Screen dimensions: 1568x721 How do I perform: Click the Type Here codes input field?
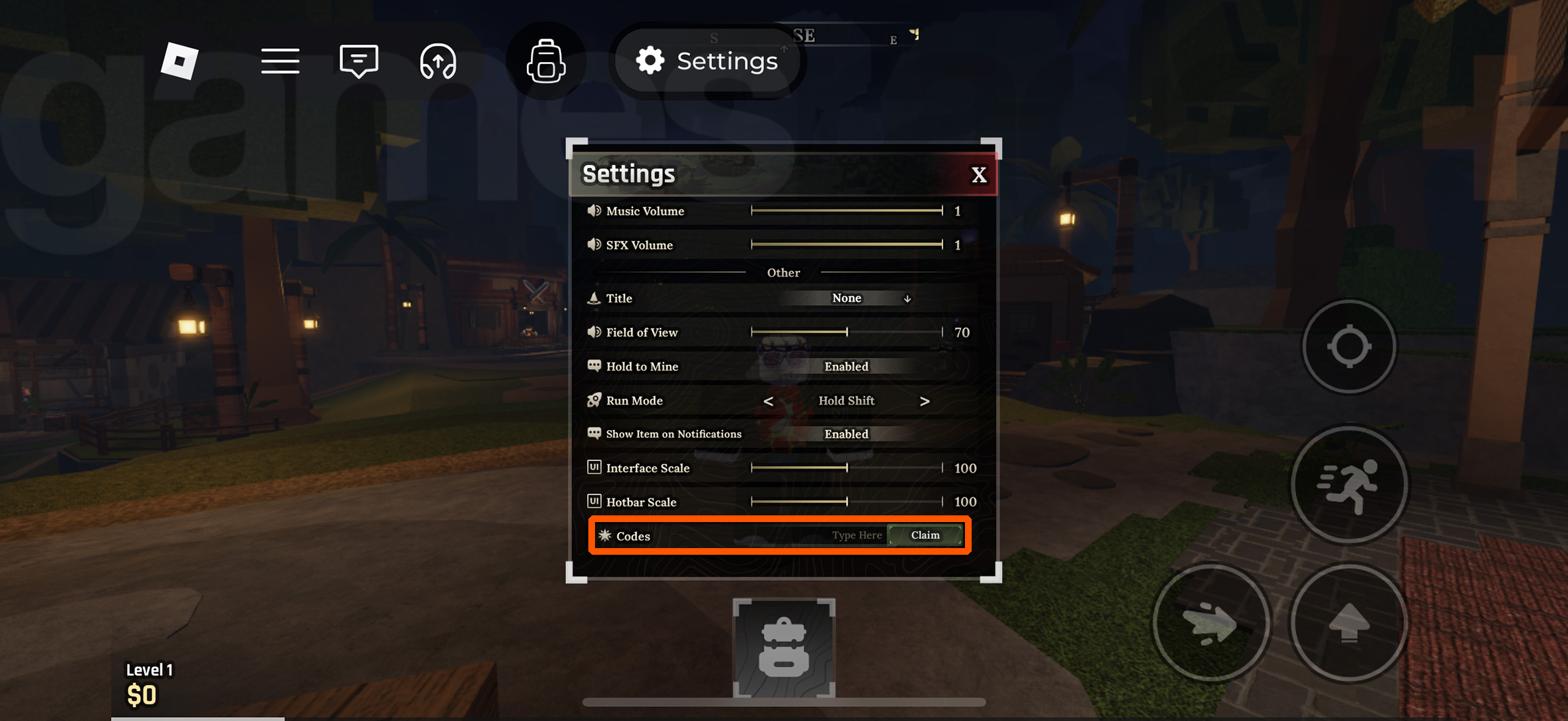pos(857,535)
